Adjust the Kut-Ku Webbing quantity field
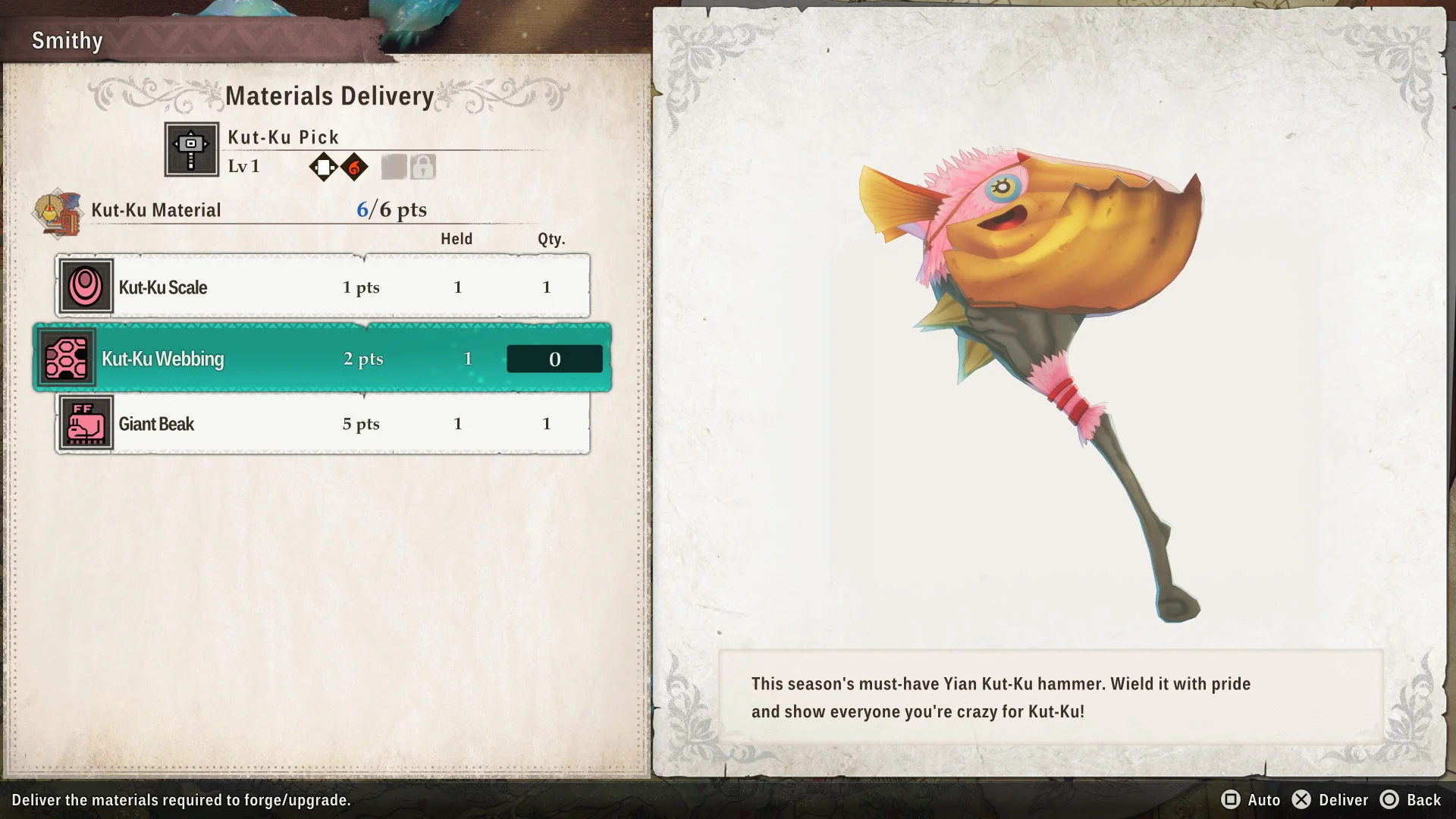 point(554,359)
